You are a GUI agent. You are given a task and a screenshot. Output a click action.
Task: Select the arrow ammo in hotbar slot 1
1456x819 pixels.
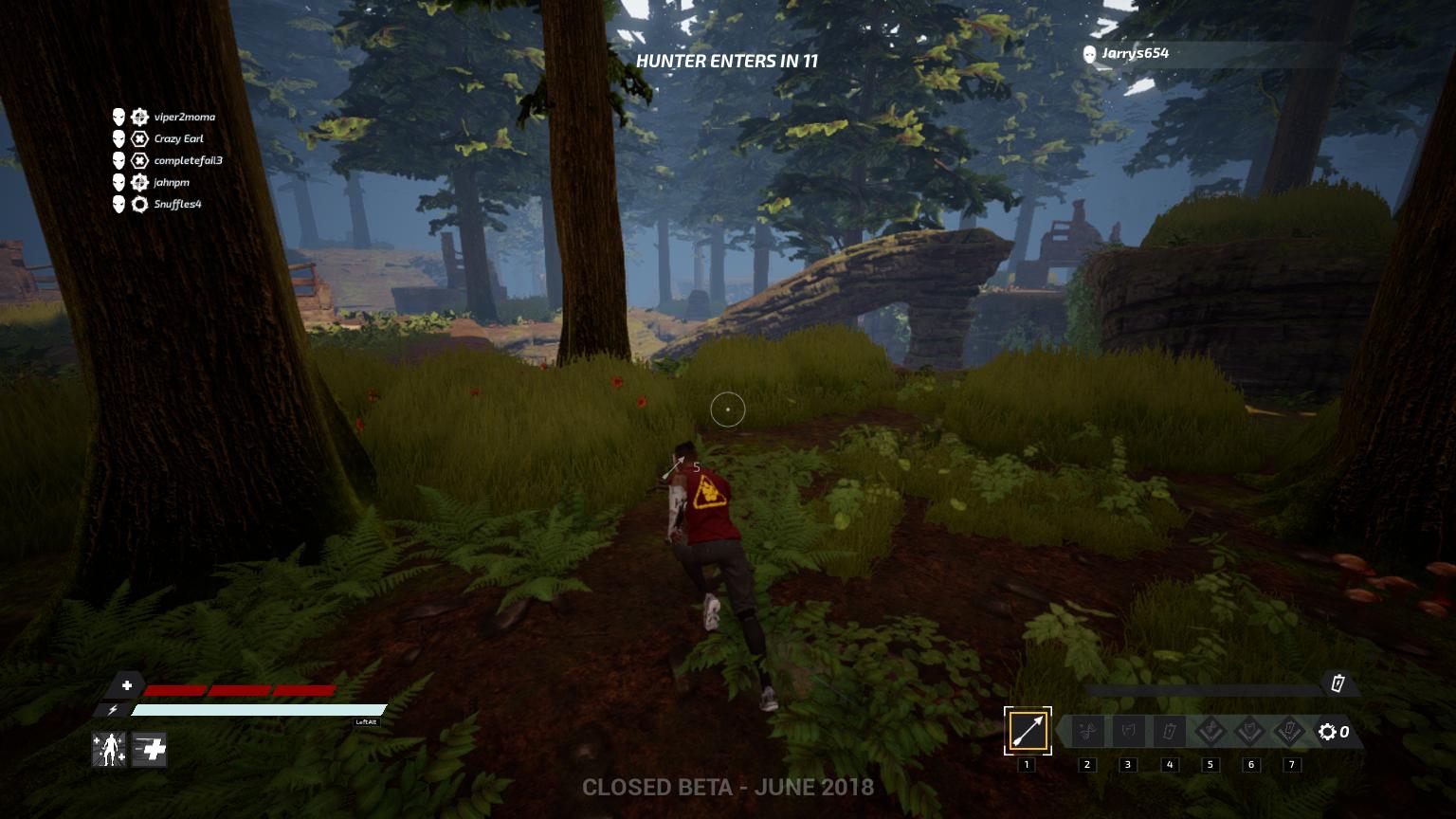point(1027,731)
